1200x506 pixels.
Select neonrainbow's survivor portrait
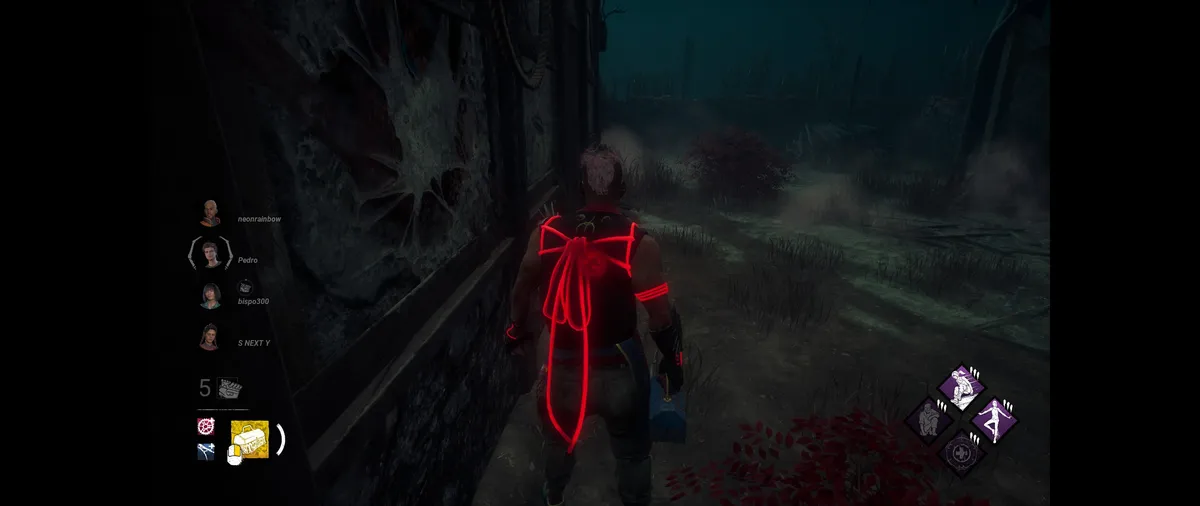point(209,213)
